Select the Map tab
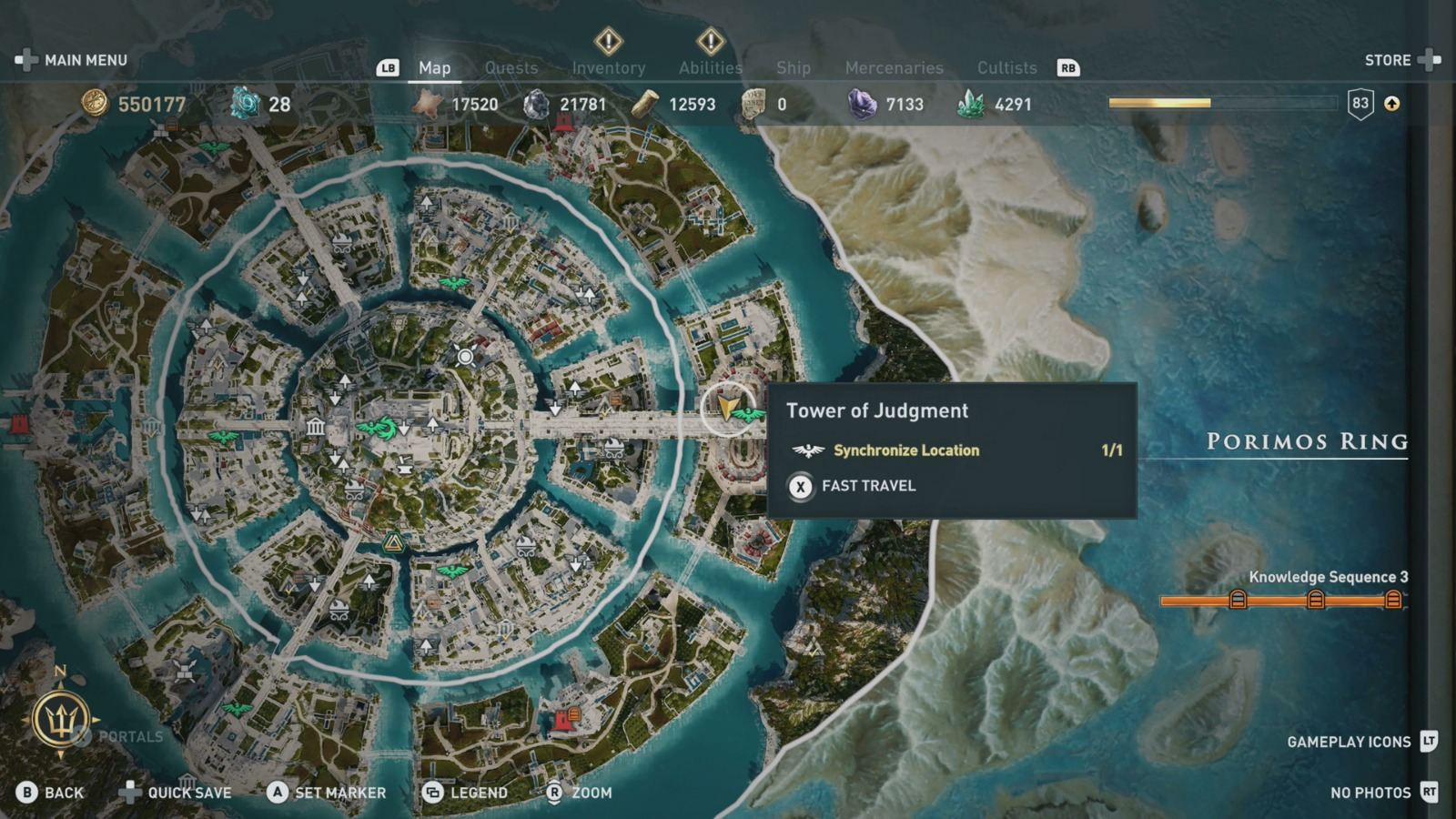The image size is (1456, 819). click(434, 67)
